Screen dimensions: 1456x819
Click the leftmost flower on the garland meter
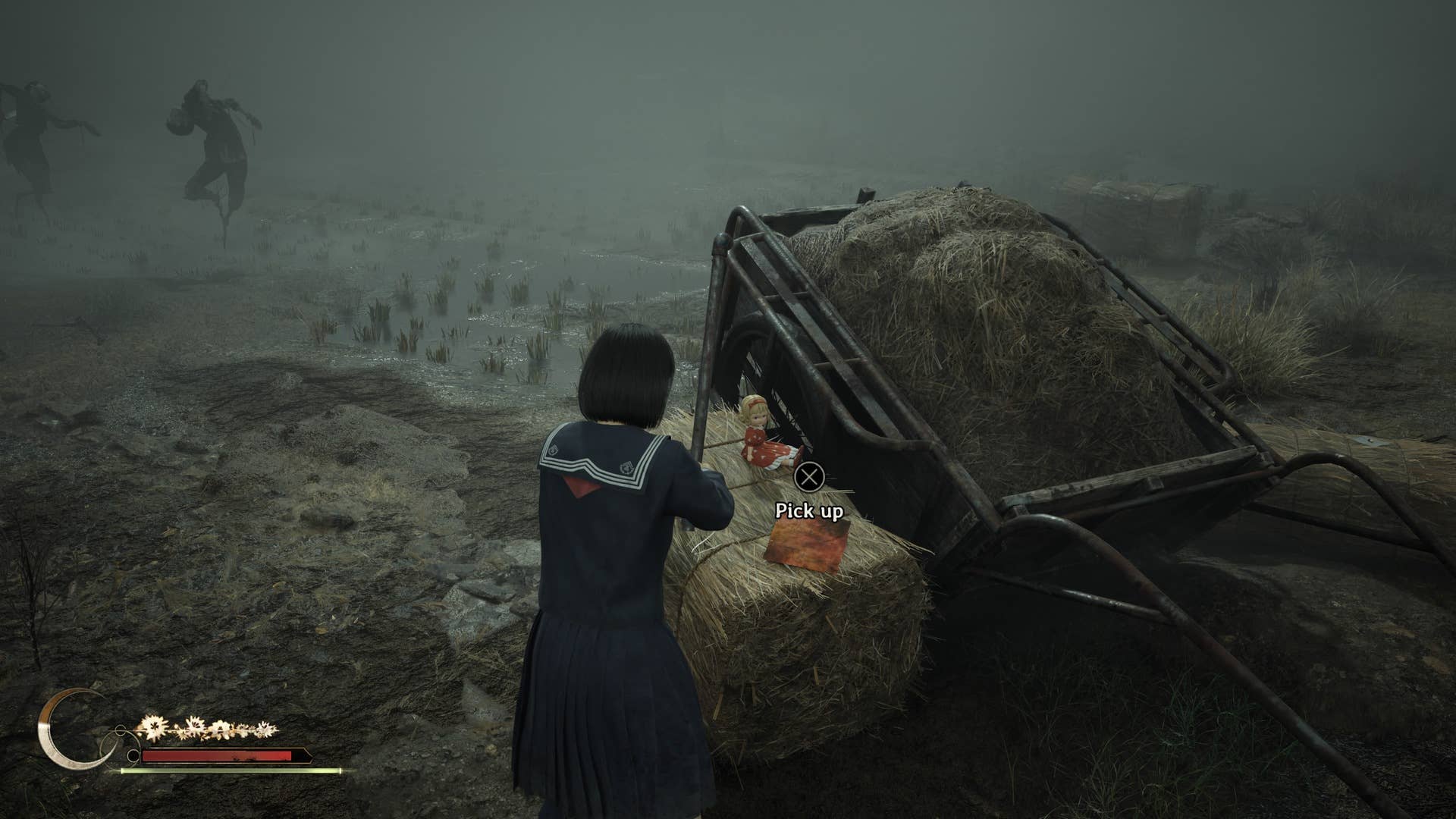[152, 726]
